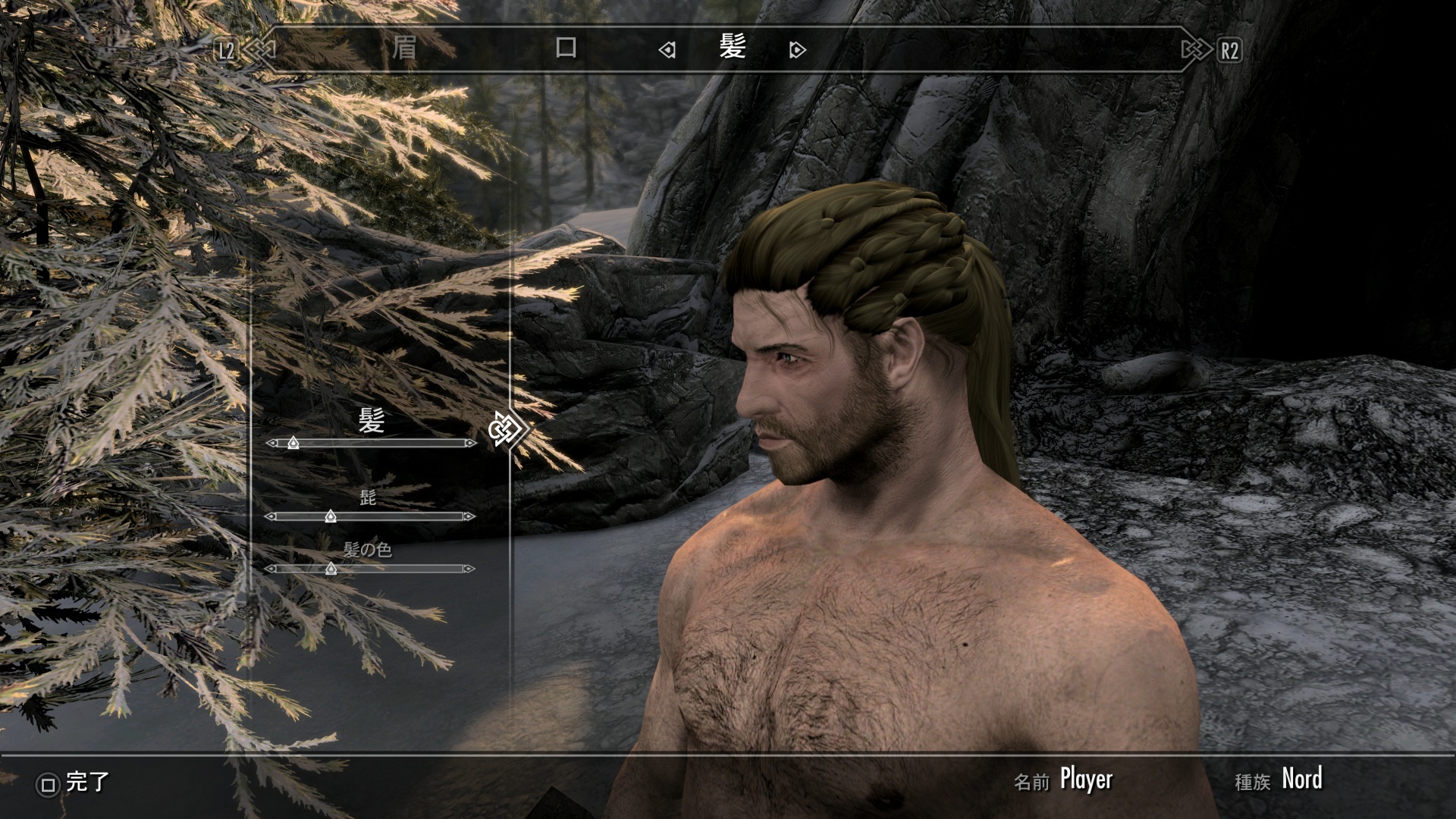Click the left arrow beside the top 髪 tab

(x=667, y=50)
